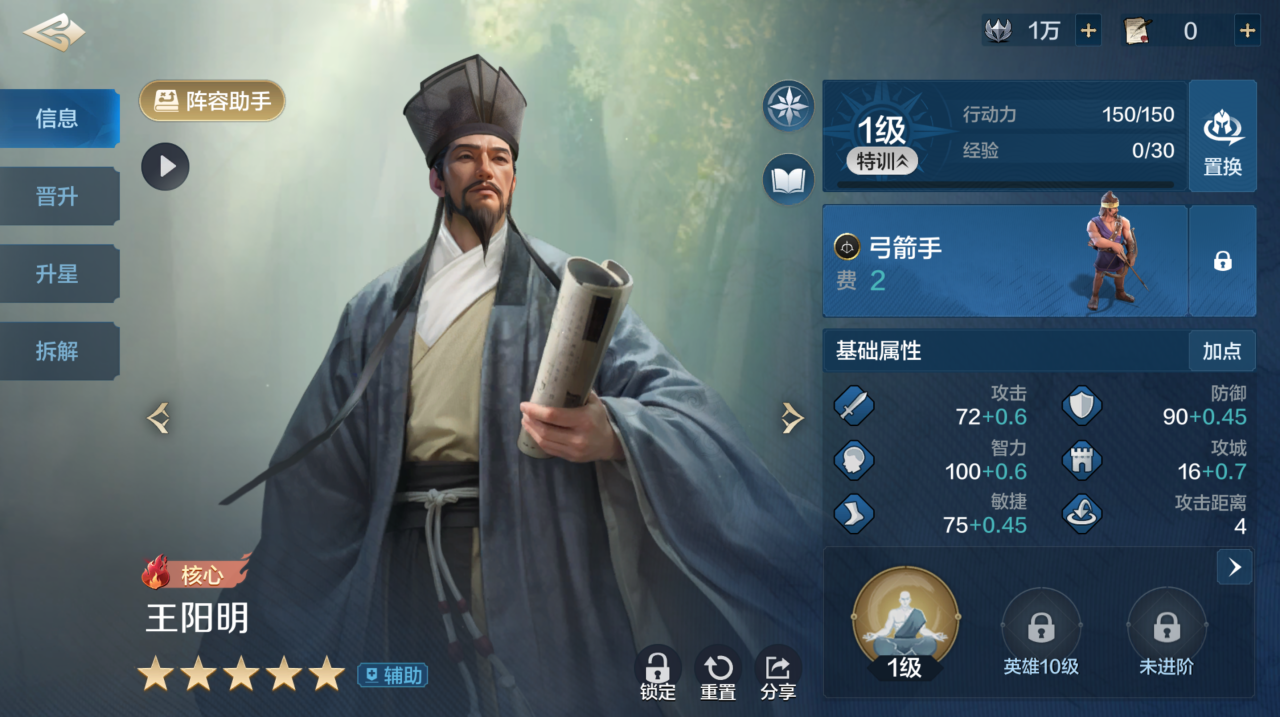
Task: Select the 弓箭手 troop panel
Action: 1004,261
